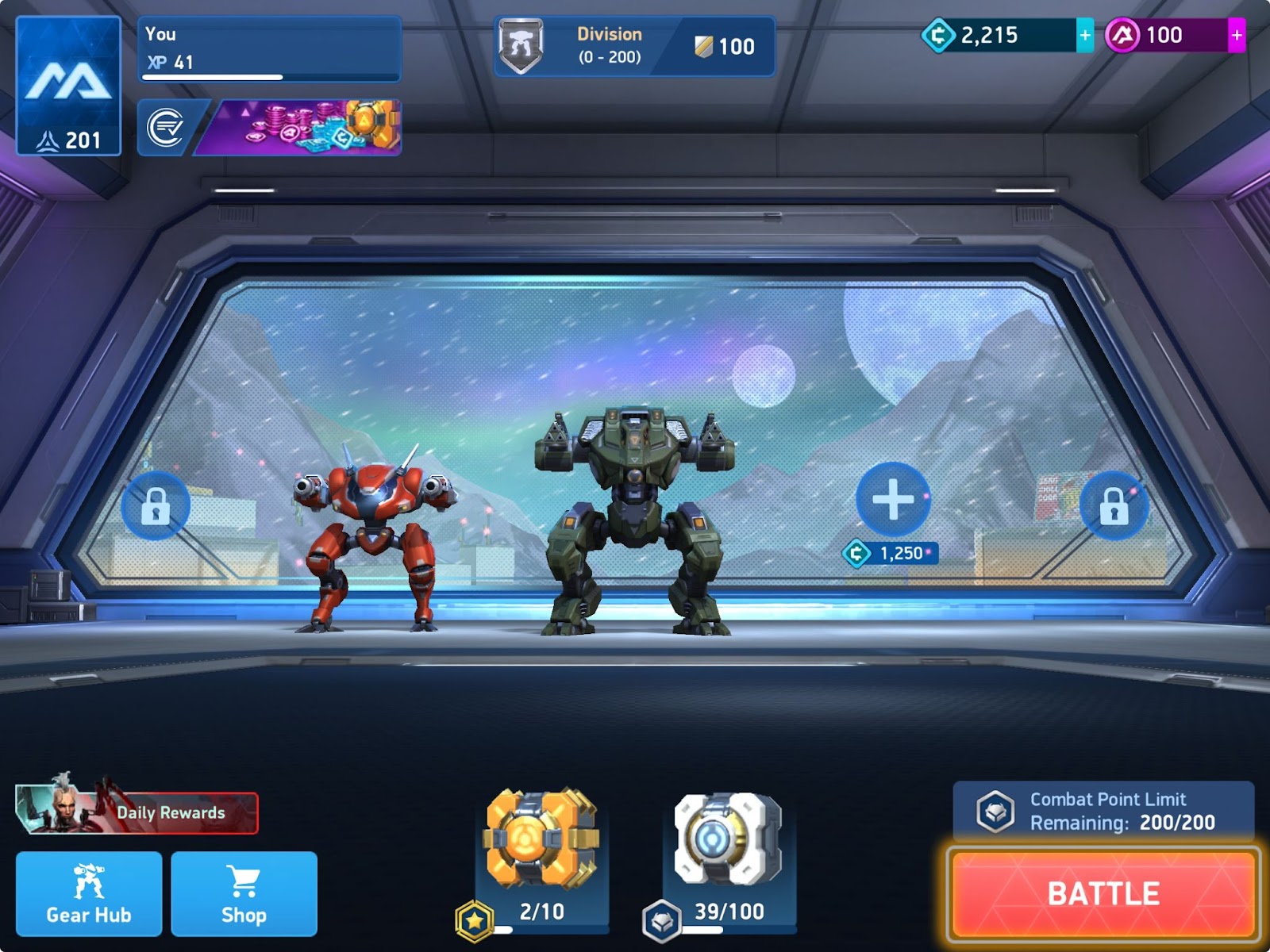Open the Gear Hub
Screen dimensions: 1270x952
(x=89, y=892)
